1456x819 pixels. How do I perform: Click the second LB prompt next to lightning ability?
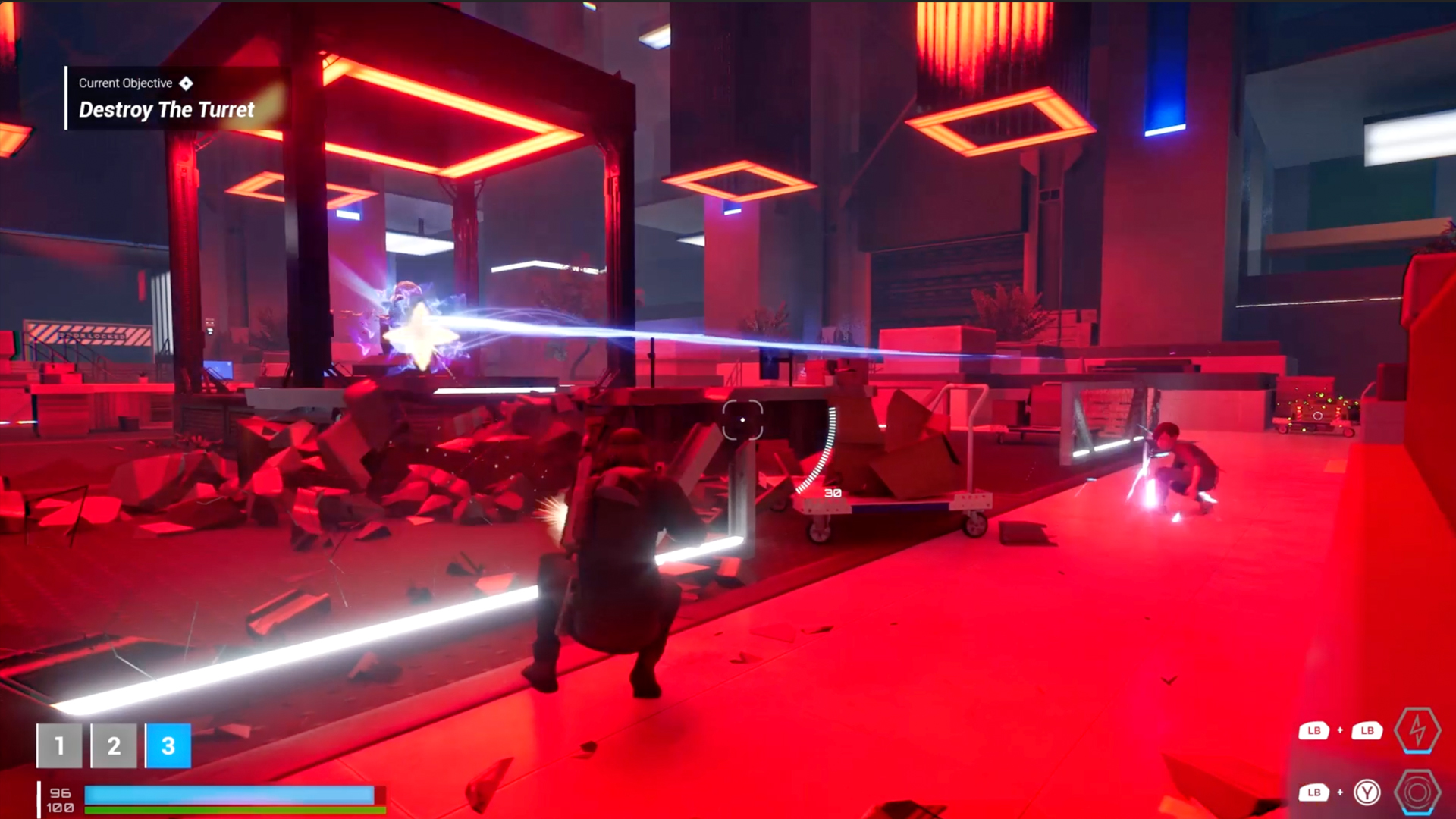[x=1367, y=731]
